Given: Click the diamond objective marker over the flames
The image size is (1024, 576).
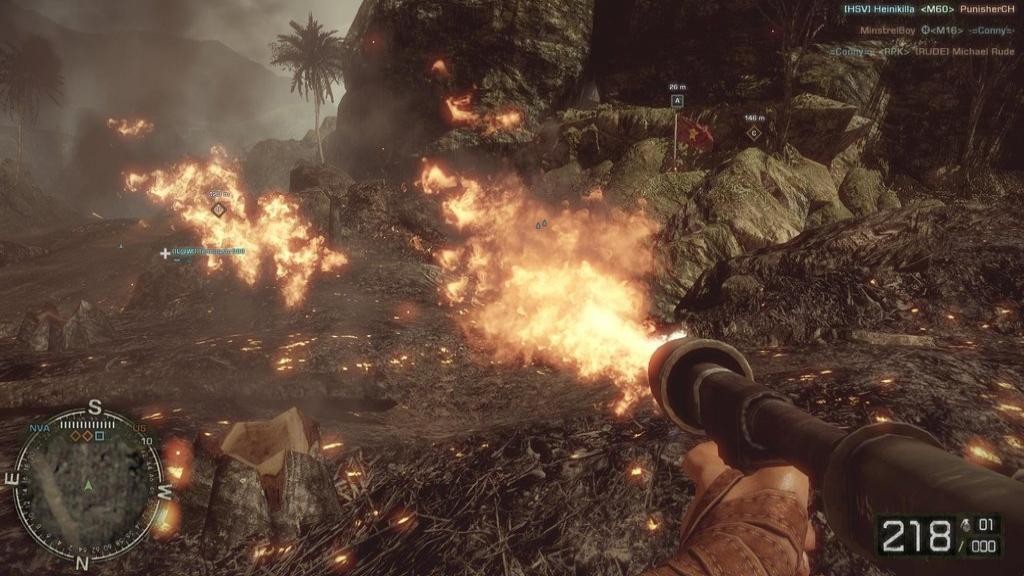Looking at the screenshot, I should pos(218,208).
